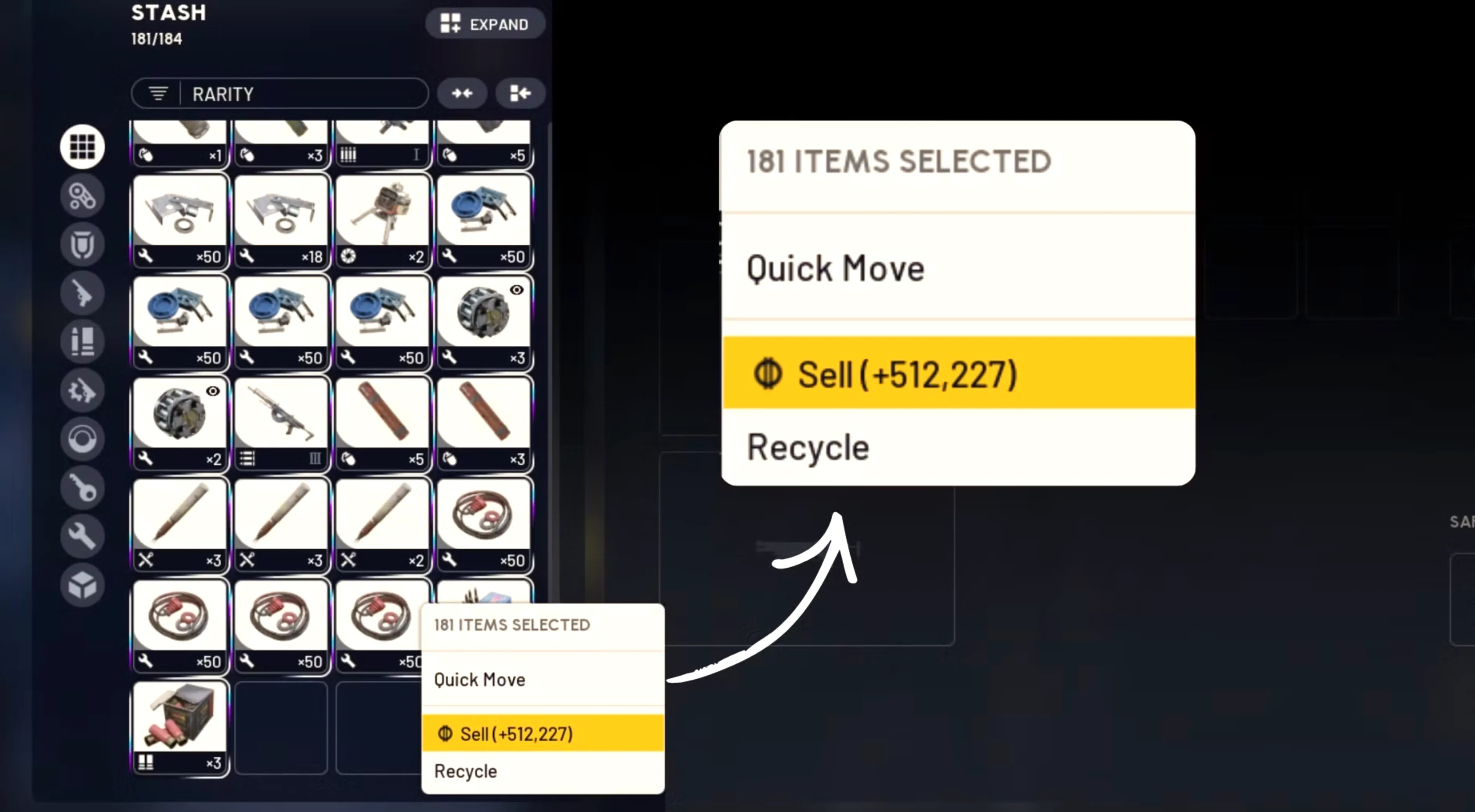Filter stash by the pistol weapons icon
The width and height of the screenshot is (1475, 812).
tap(82, 292)
